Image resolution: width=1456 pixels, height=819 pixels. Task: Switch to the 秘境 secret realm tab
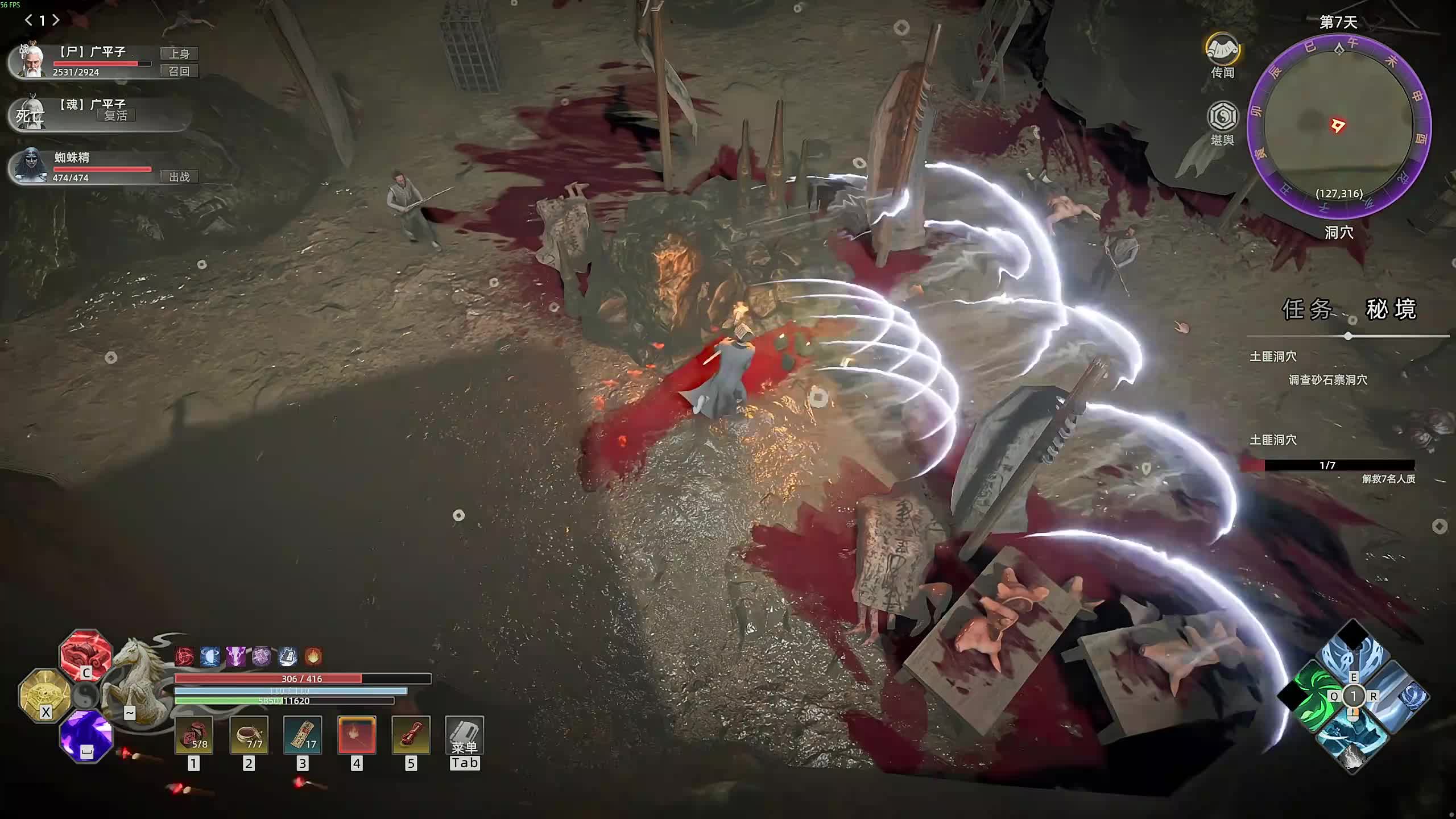tap(1391, 309)
